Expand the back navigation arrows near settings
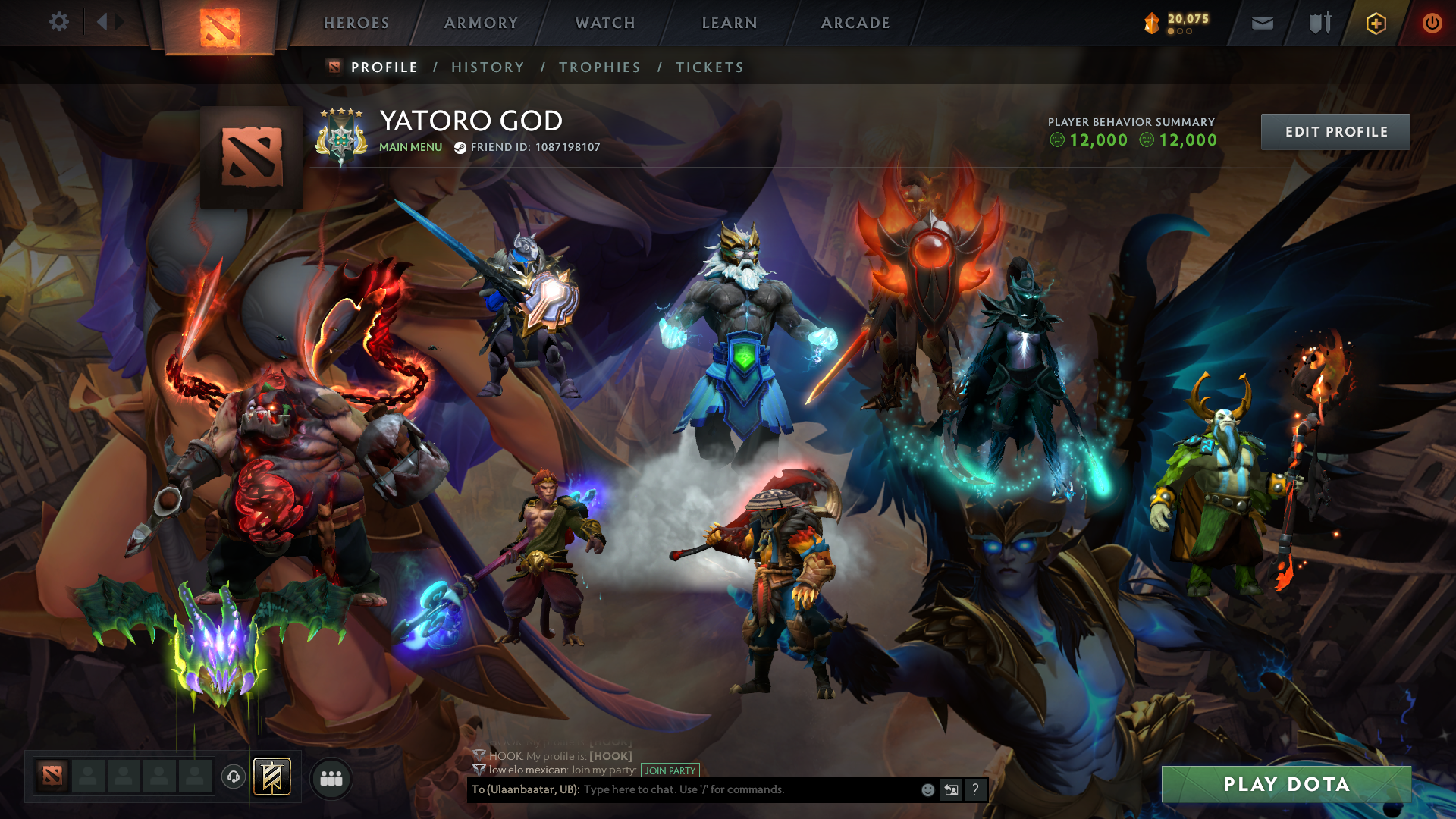This screenshot has height=819, width=1456. point(106,22)
